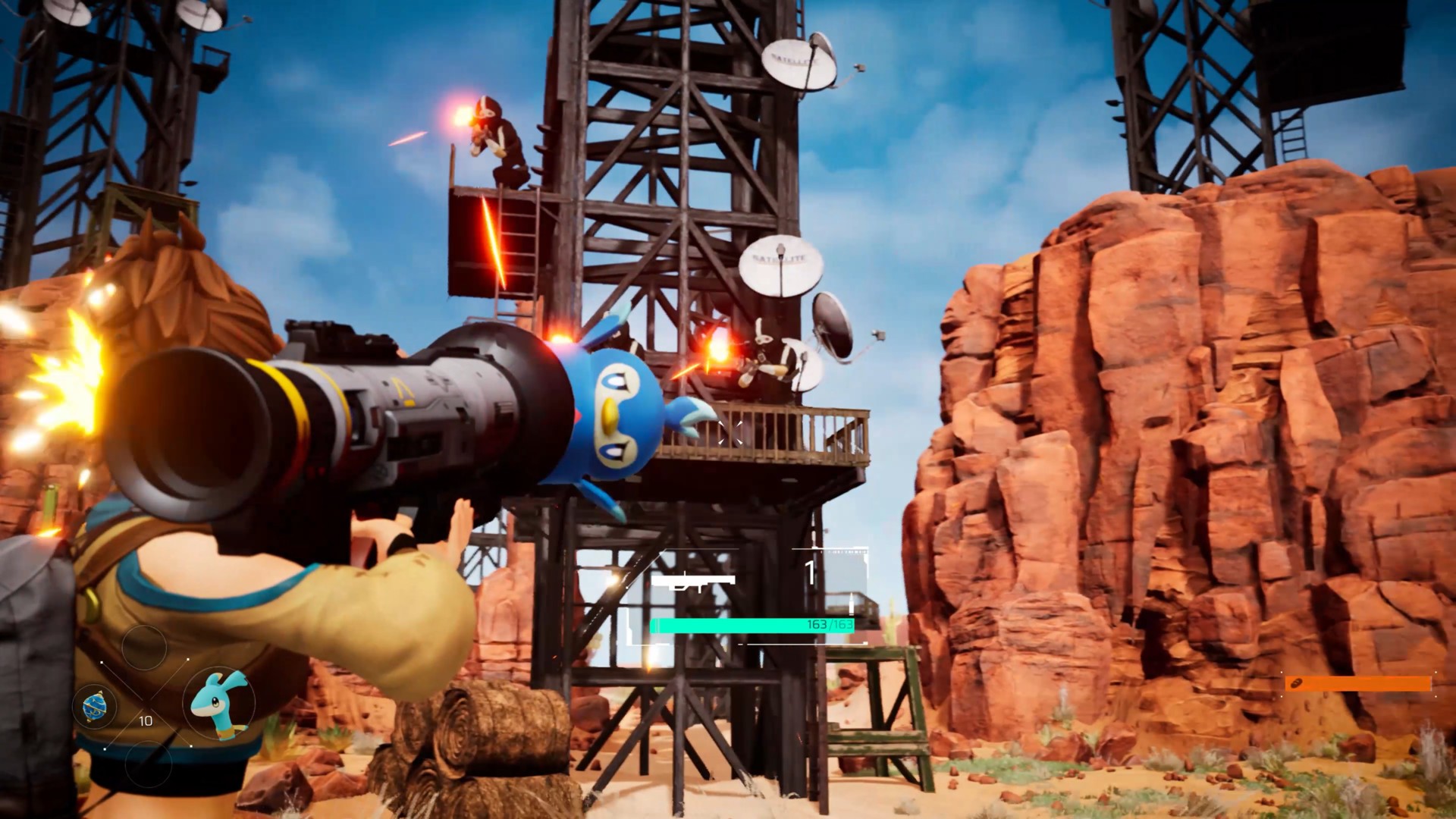
Task: Click the crosshair reticle at screen center
Action: (730, 433)
